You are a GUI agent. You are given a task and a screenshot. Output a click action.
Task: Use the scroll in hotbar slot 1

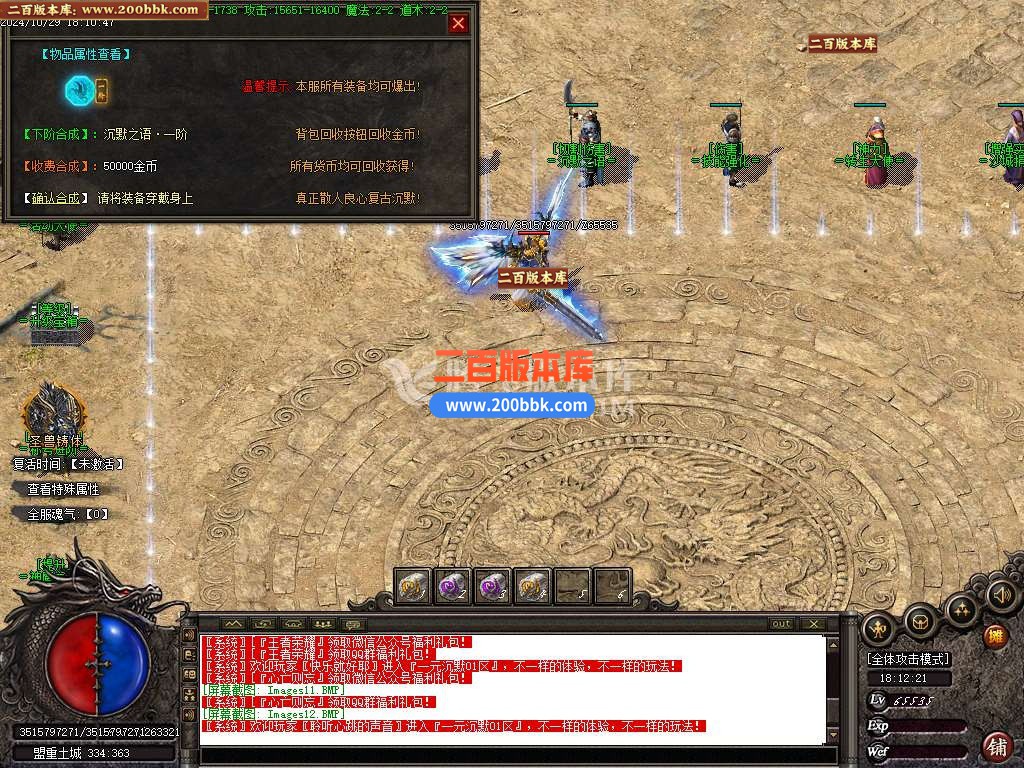click(413, 587)
